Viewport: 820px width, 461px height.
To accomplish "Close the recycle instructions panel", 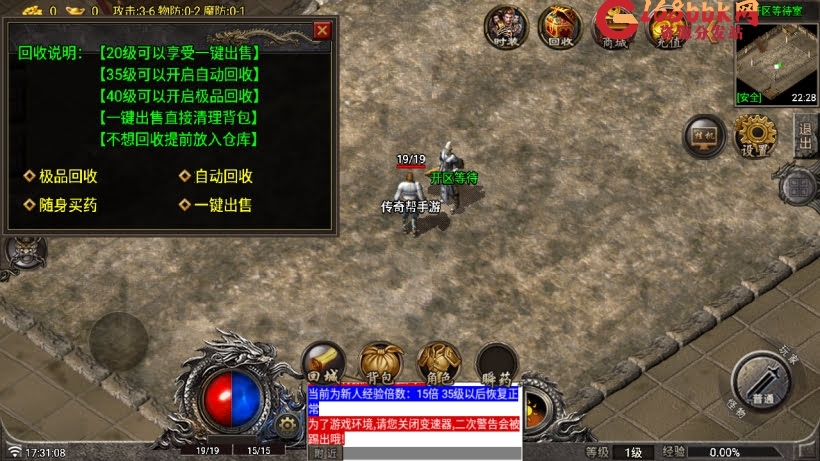I will pos(321,31).
